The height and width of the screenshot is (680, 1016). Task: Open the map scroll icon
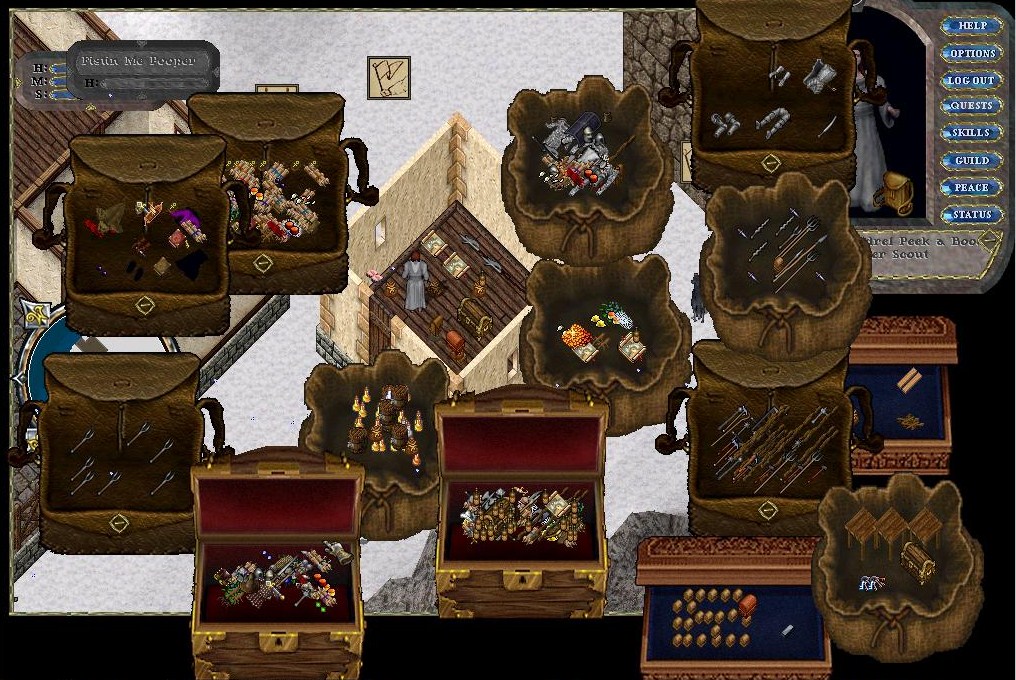[x=388, y=77]
